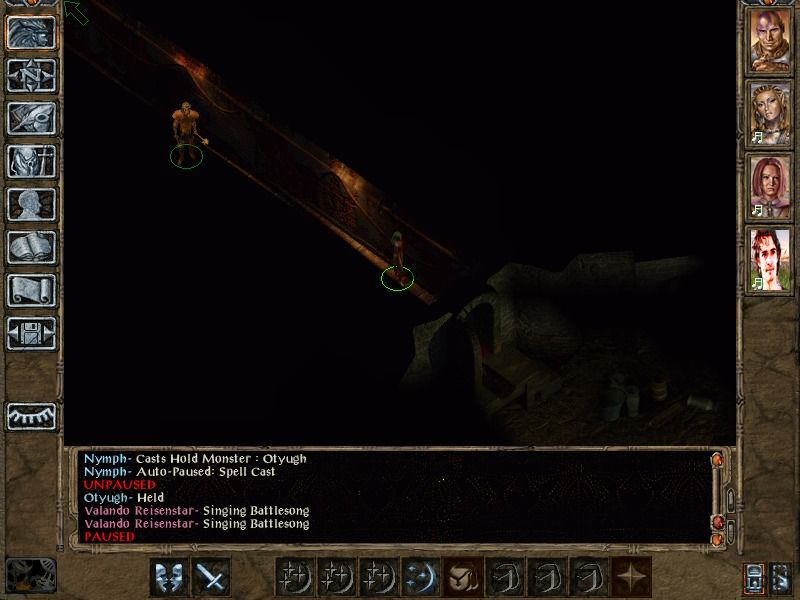Open the inventory screen
The width and height of the screenshot is (800, 600).
tap(31, 161)
